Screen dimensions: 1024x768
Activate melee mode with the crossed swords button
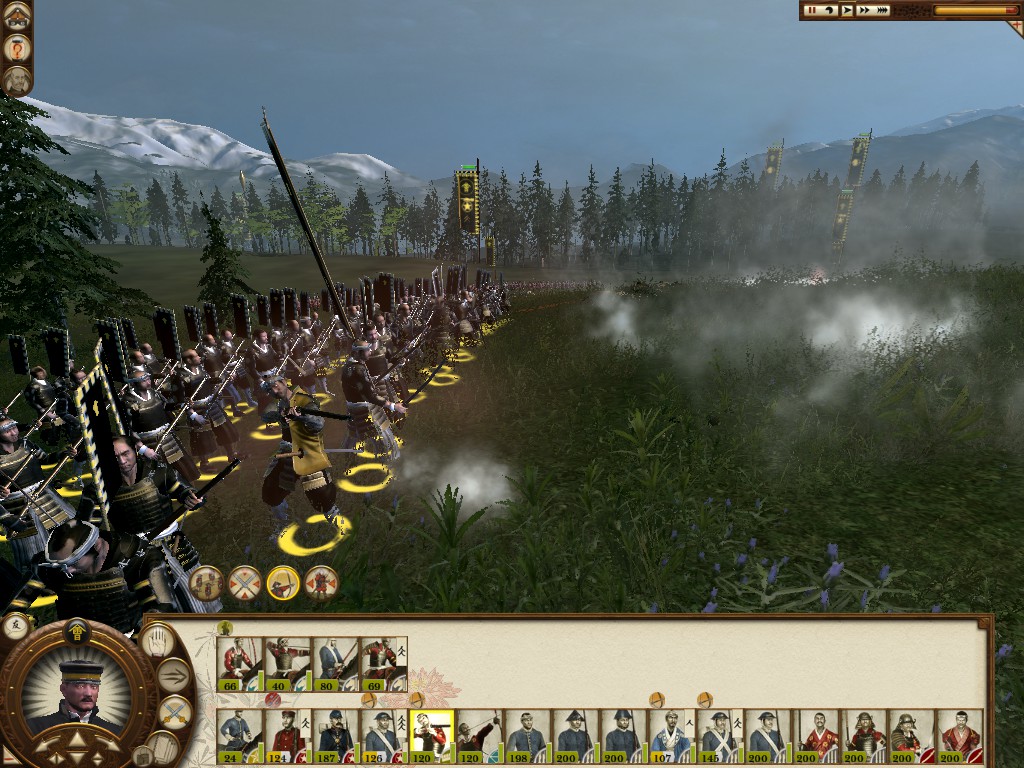(175, 712)
